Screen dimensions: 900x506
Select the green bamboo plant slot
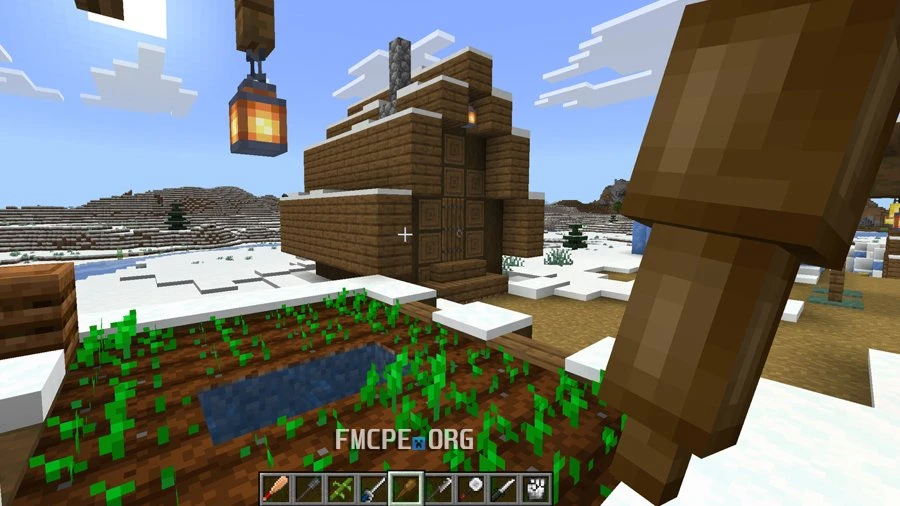click(x=340, y=488)
